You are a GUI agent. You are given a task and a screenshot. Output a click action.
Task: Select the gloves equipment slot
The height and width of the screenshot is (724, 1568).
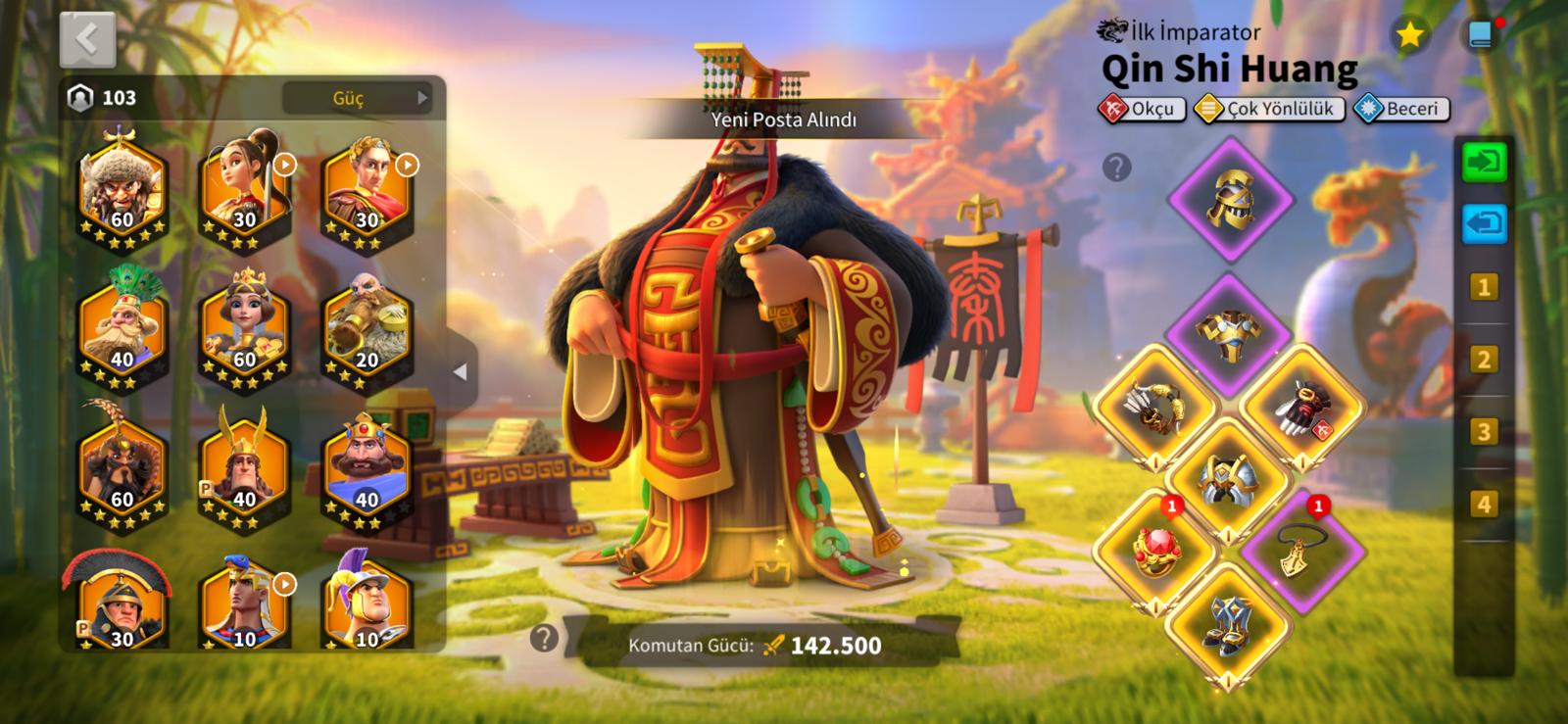coord(1302,406)
